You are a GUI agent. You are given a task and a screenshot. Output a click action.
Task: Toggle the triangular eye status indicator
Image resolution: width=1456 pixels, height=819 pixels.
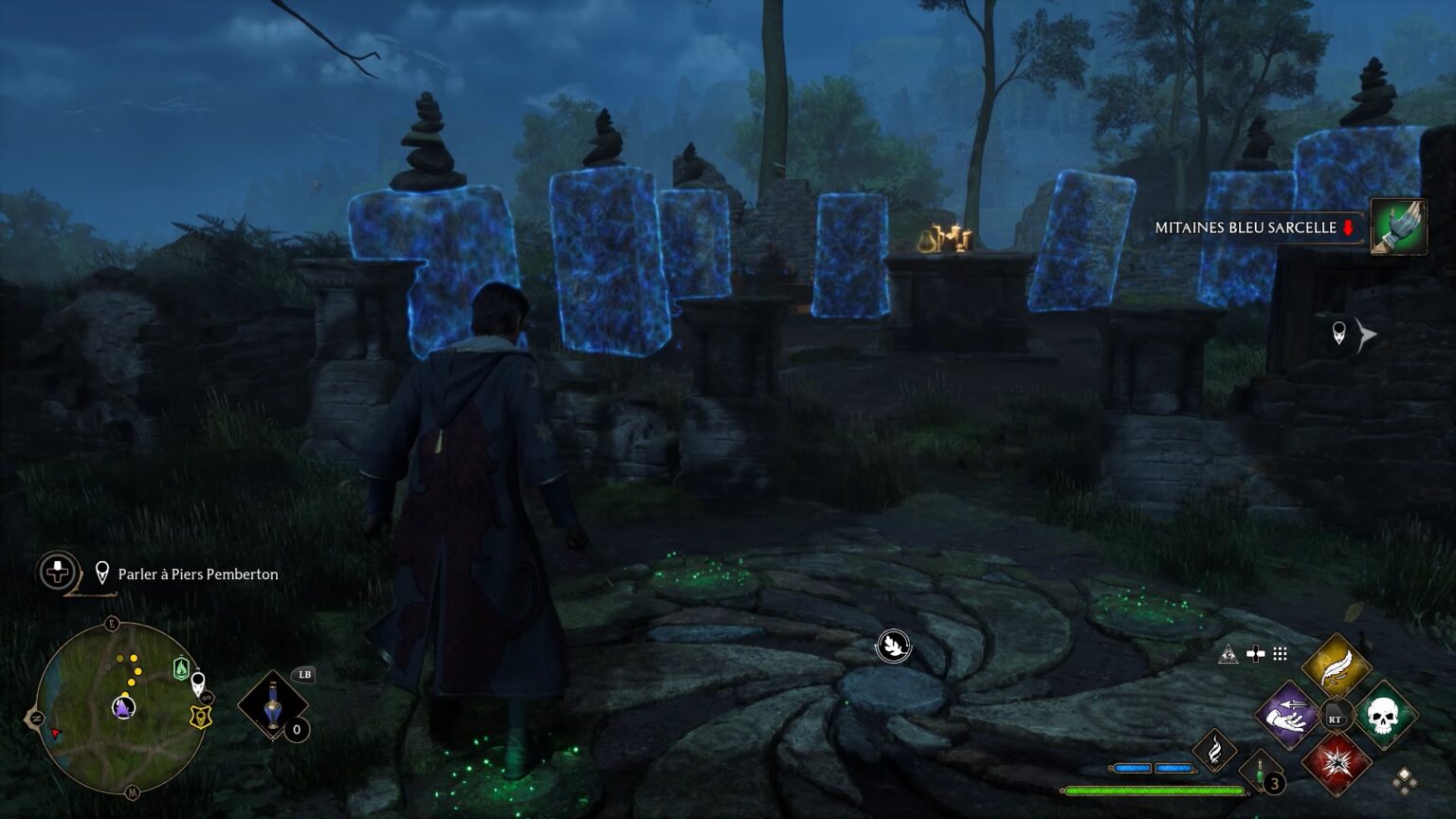click(1228, 654)
